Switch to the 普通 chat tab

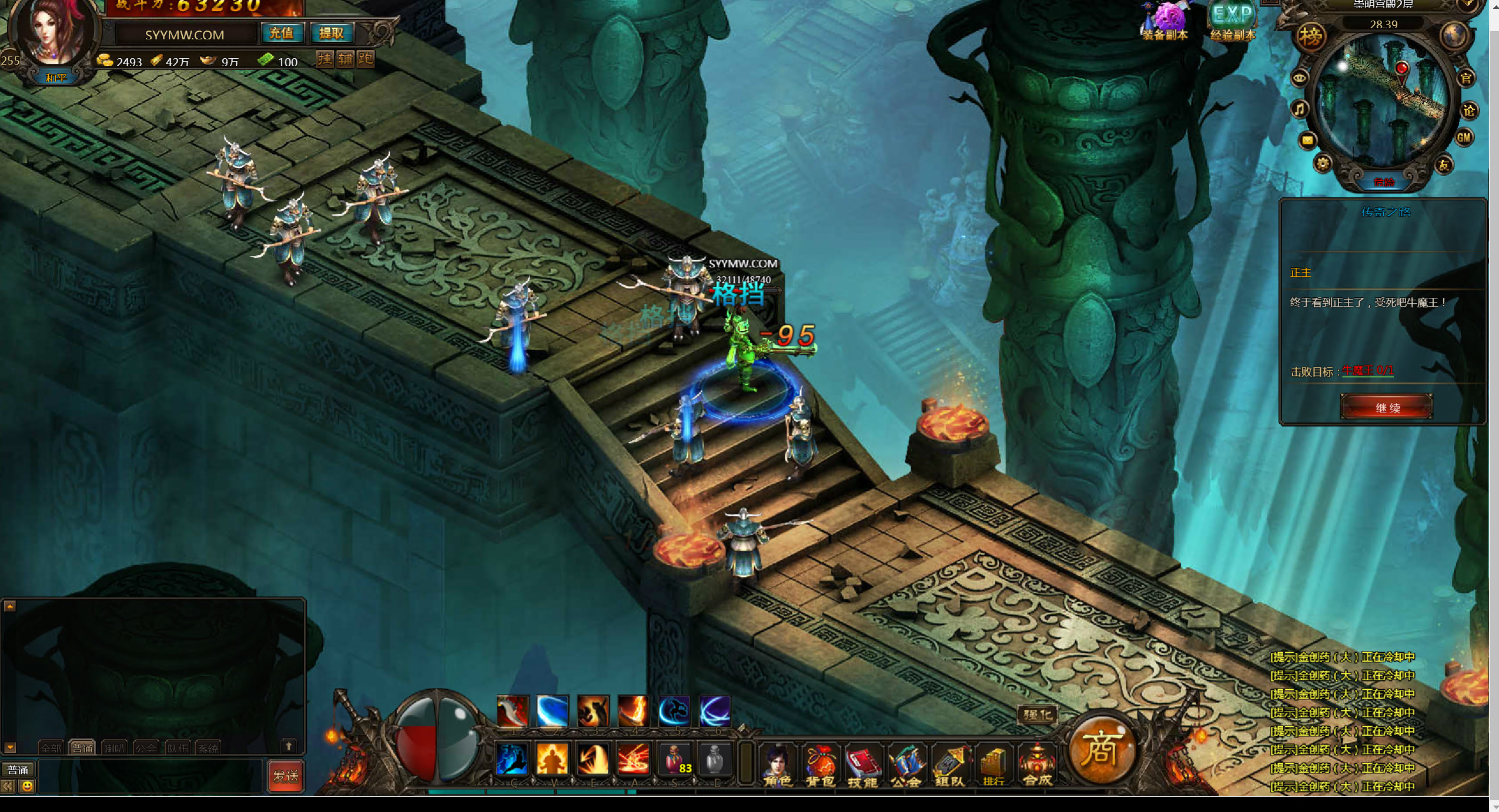(x=82, y=747)
